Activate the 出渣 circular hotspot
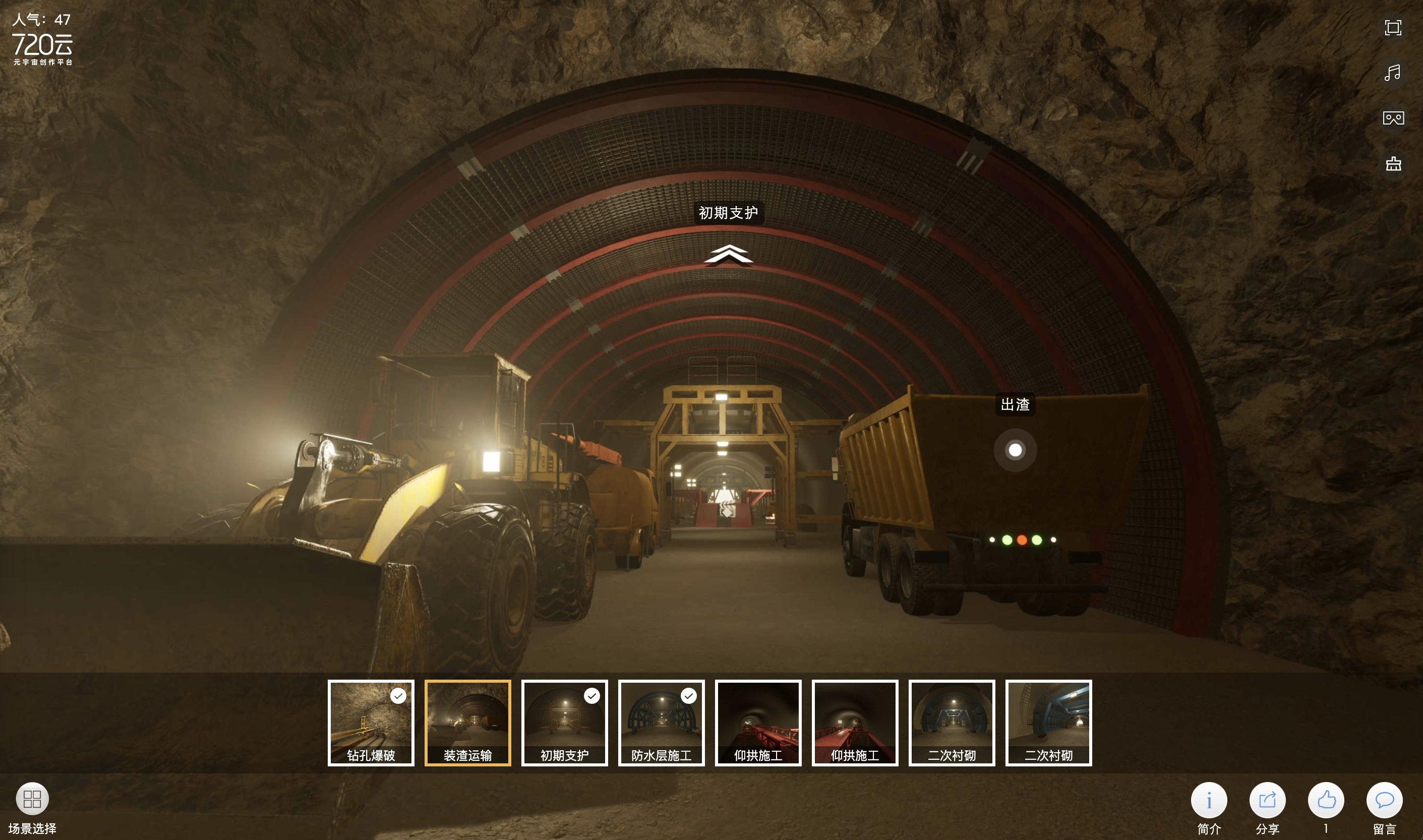 point(1015,450)
